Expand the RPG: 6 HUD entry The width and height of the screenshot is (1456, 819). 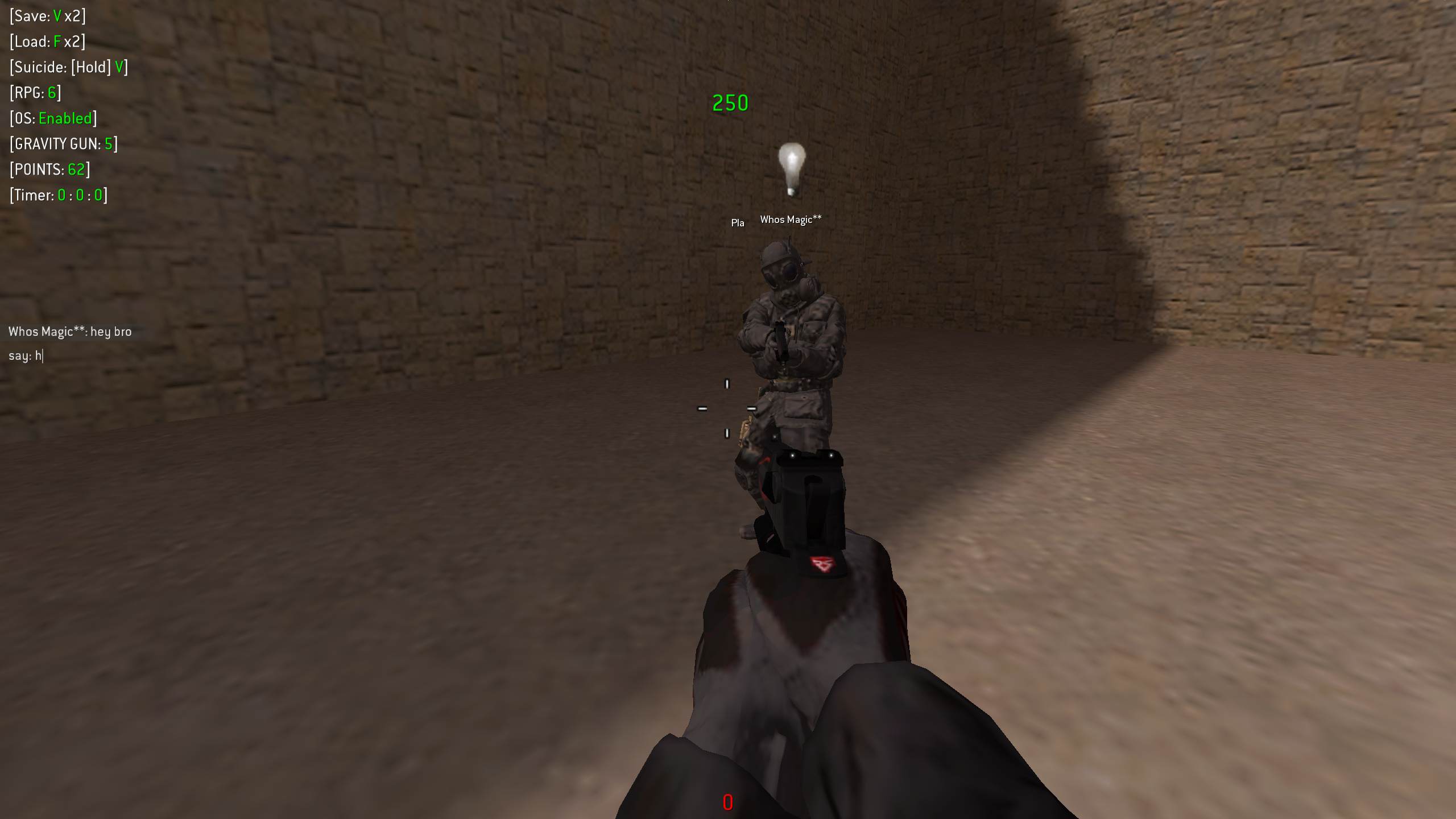click(35, 93)
